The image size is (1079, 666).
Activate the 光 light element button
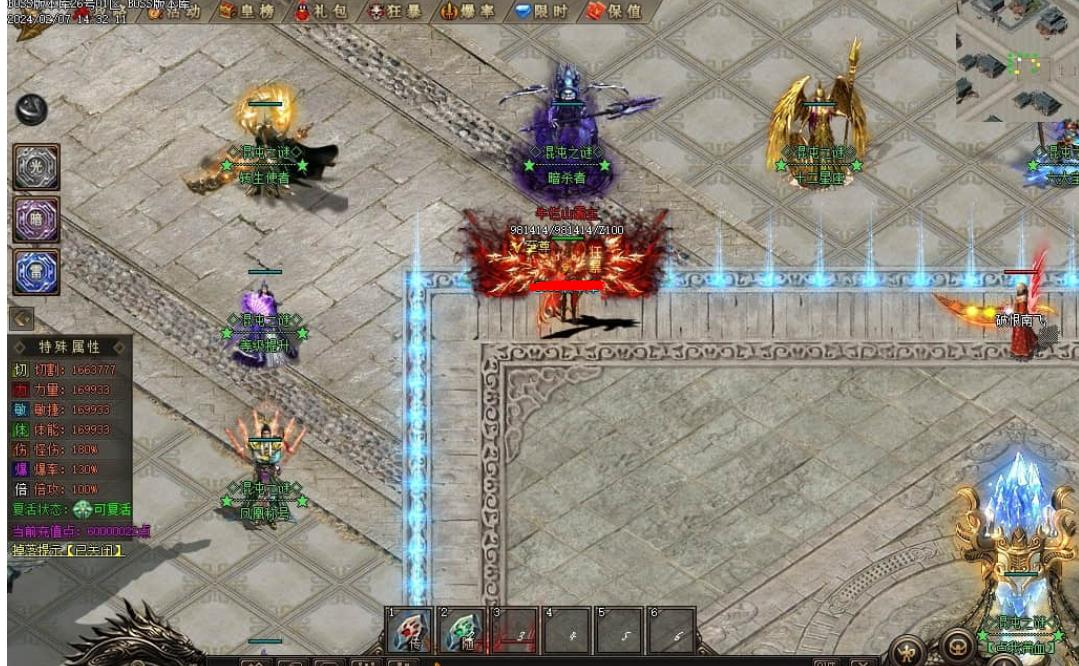[x=37, y=167]
